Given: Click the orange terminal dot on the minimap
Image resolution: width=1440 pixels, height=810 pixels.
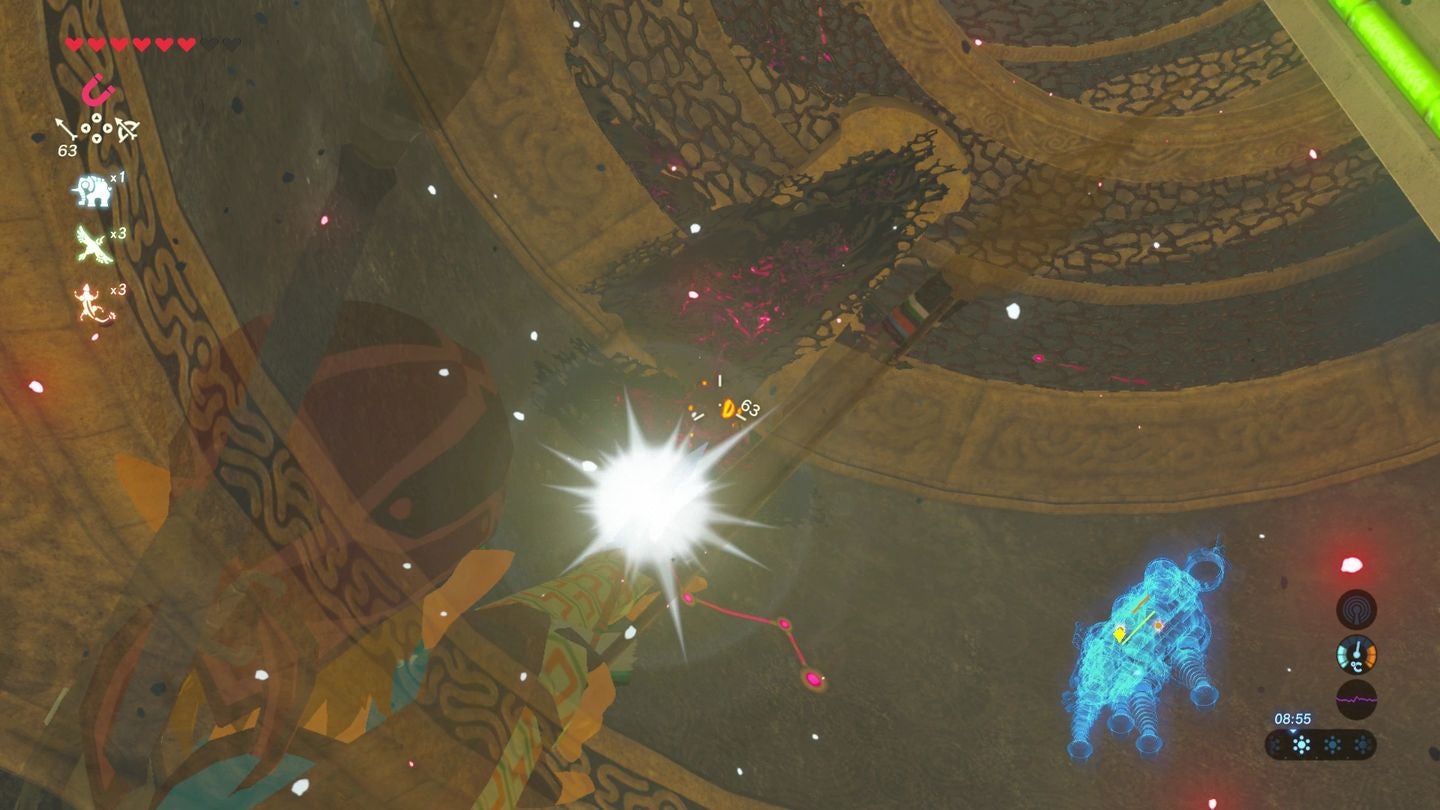Looking at the screenshot, I should [x=1159, y=625].
